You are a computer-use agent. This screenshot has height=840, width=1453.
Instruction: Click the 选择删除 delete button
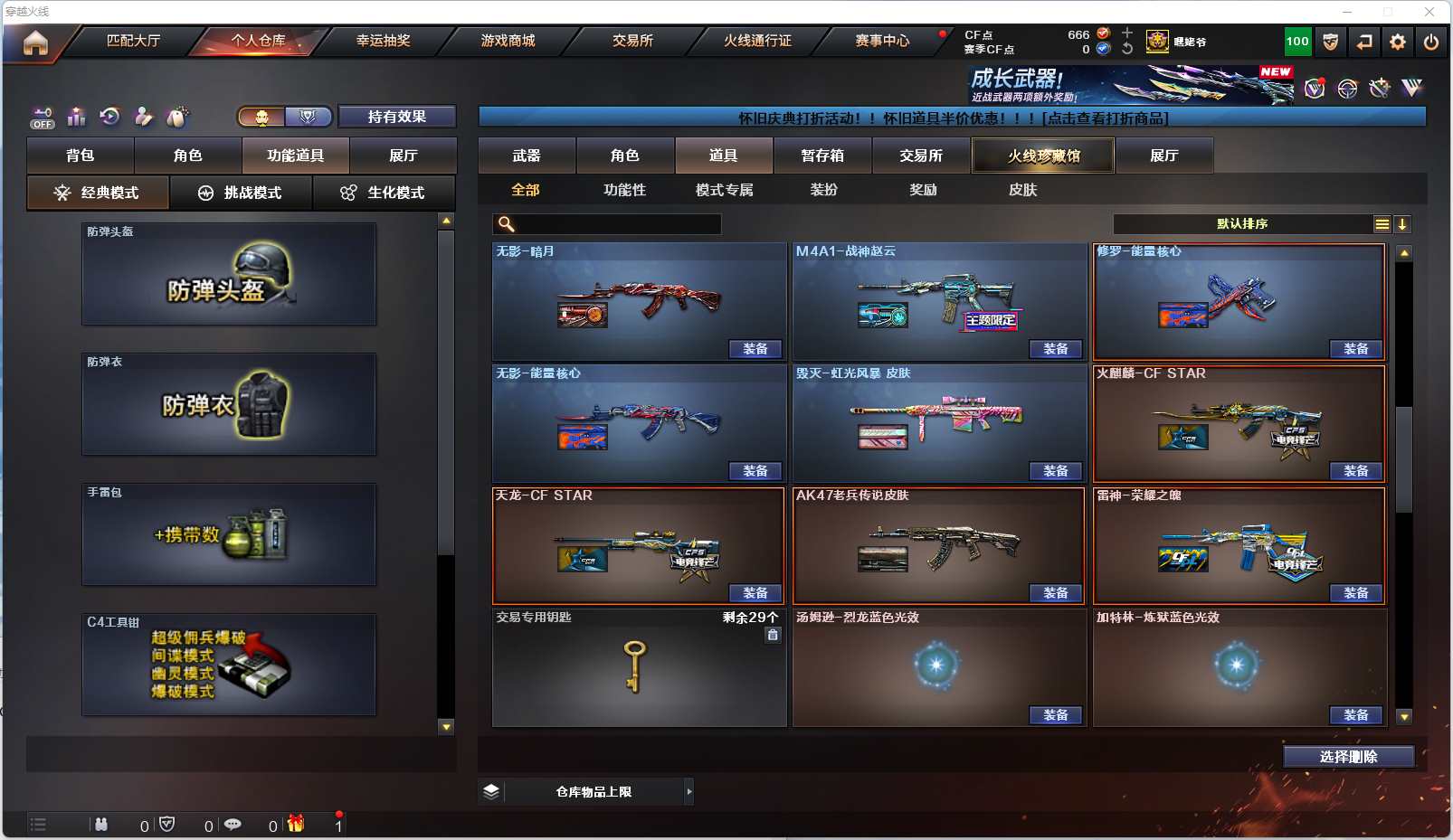pos(1348,757)
